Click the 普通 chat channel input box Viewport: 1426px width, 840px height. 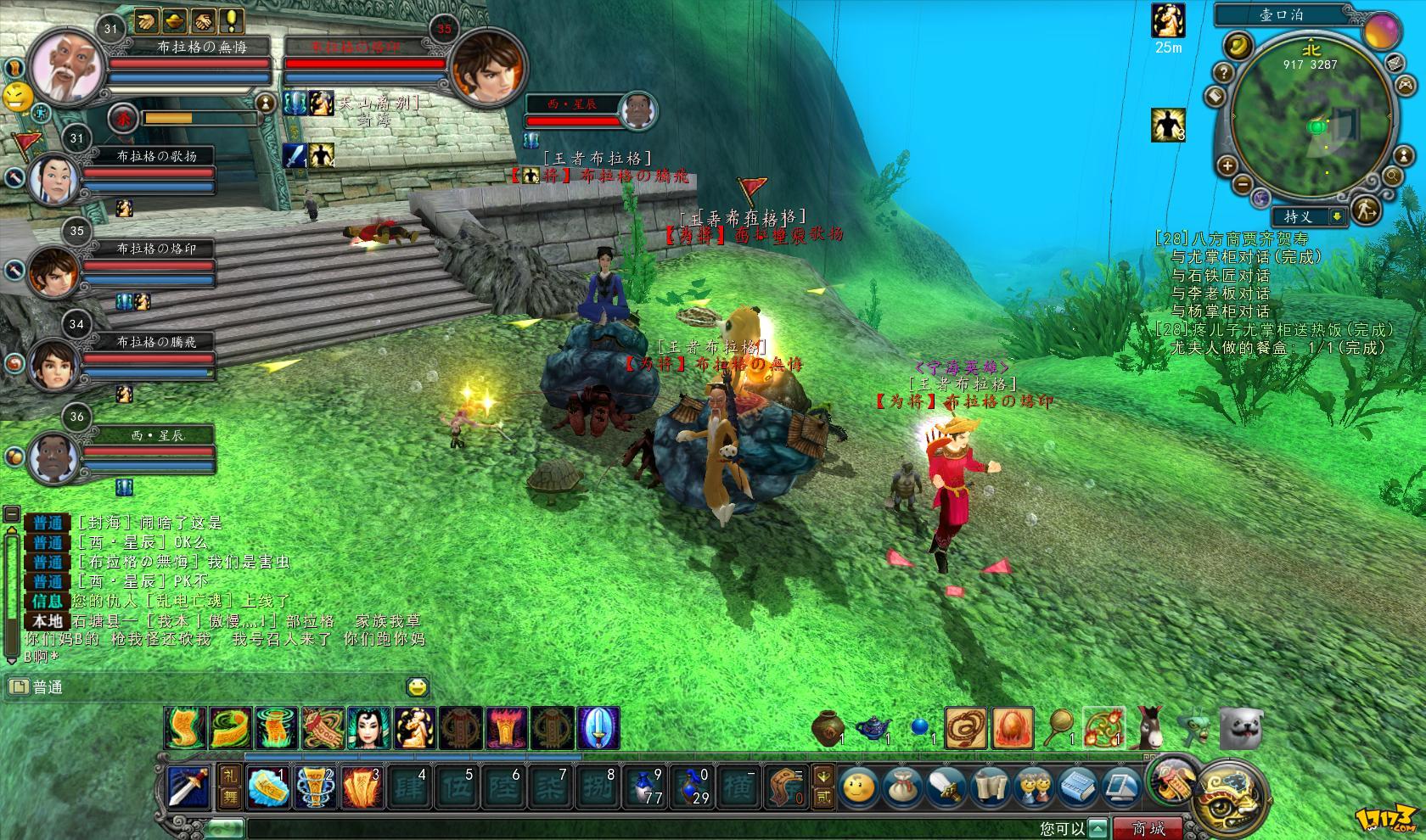point(212,687)
